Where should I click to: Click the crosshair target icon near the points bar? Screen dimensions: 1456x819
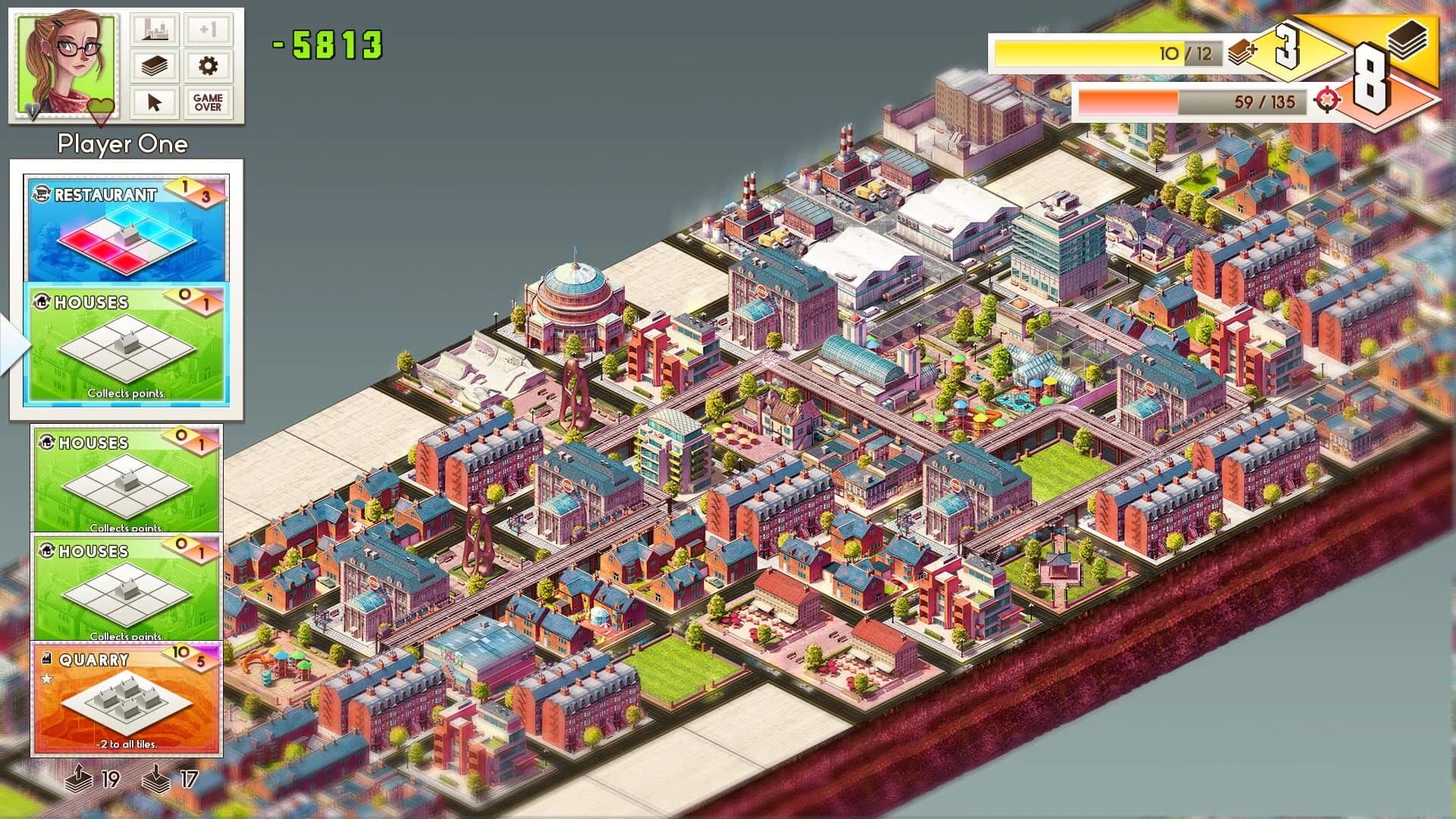tap(1328, 99)
